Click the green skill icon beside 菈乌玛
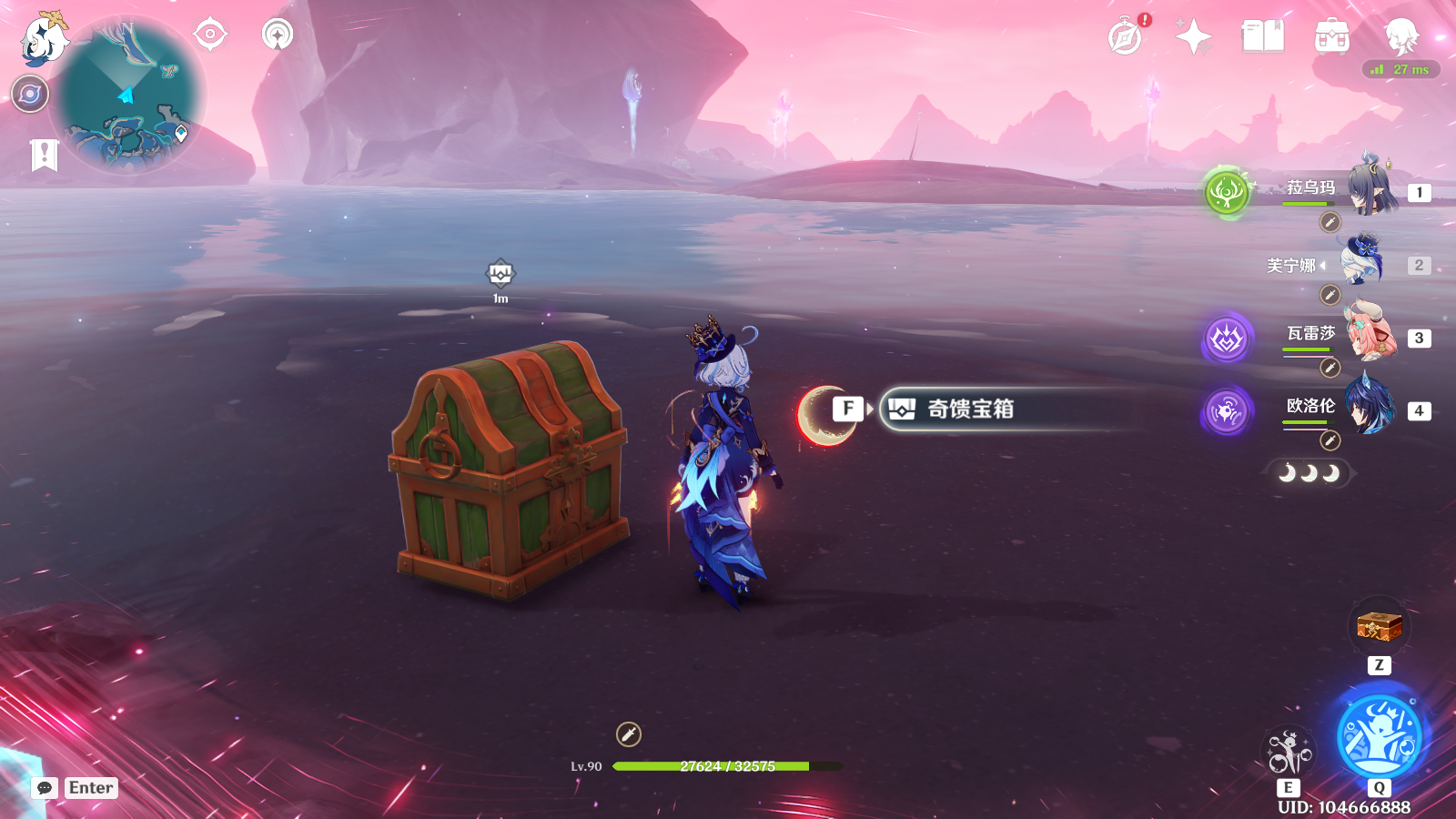1456x819 pixels. tap(1226, 192)
